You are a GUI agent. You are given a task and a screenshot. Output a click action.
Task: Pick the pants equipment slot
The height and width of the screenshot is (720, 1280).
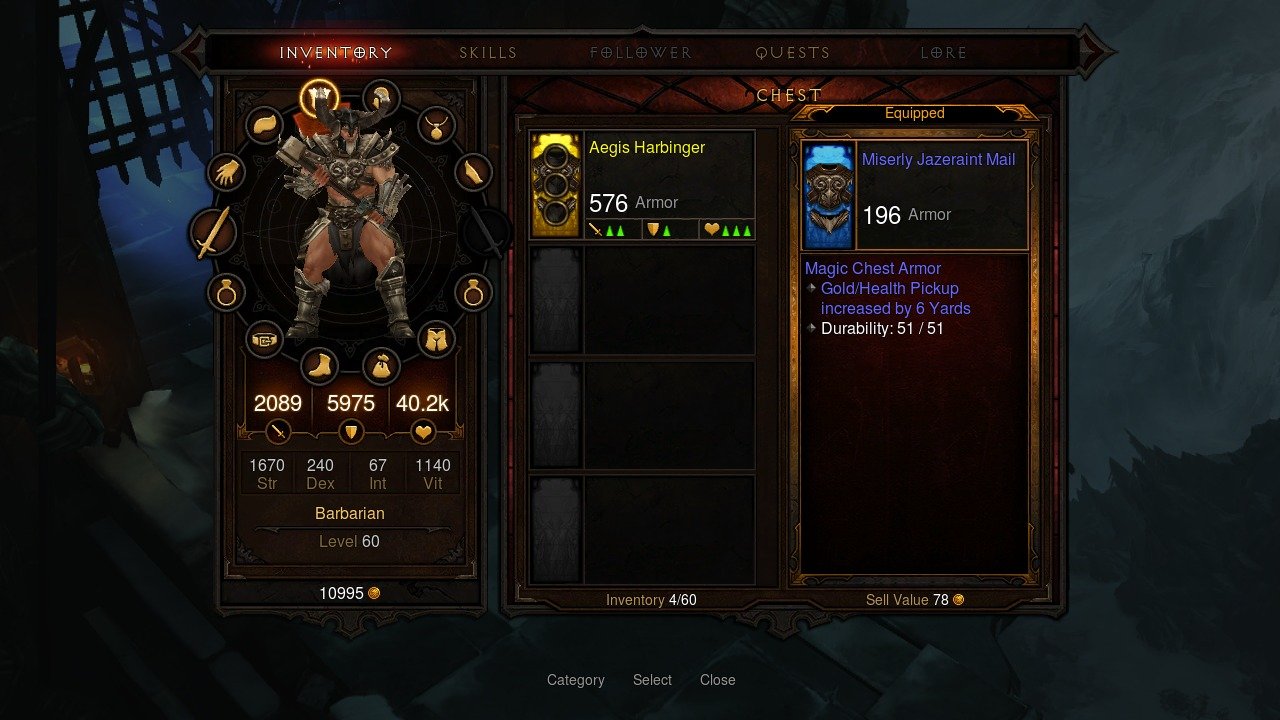point(436,340)
